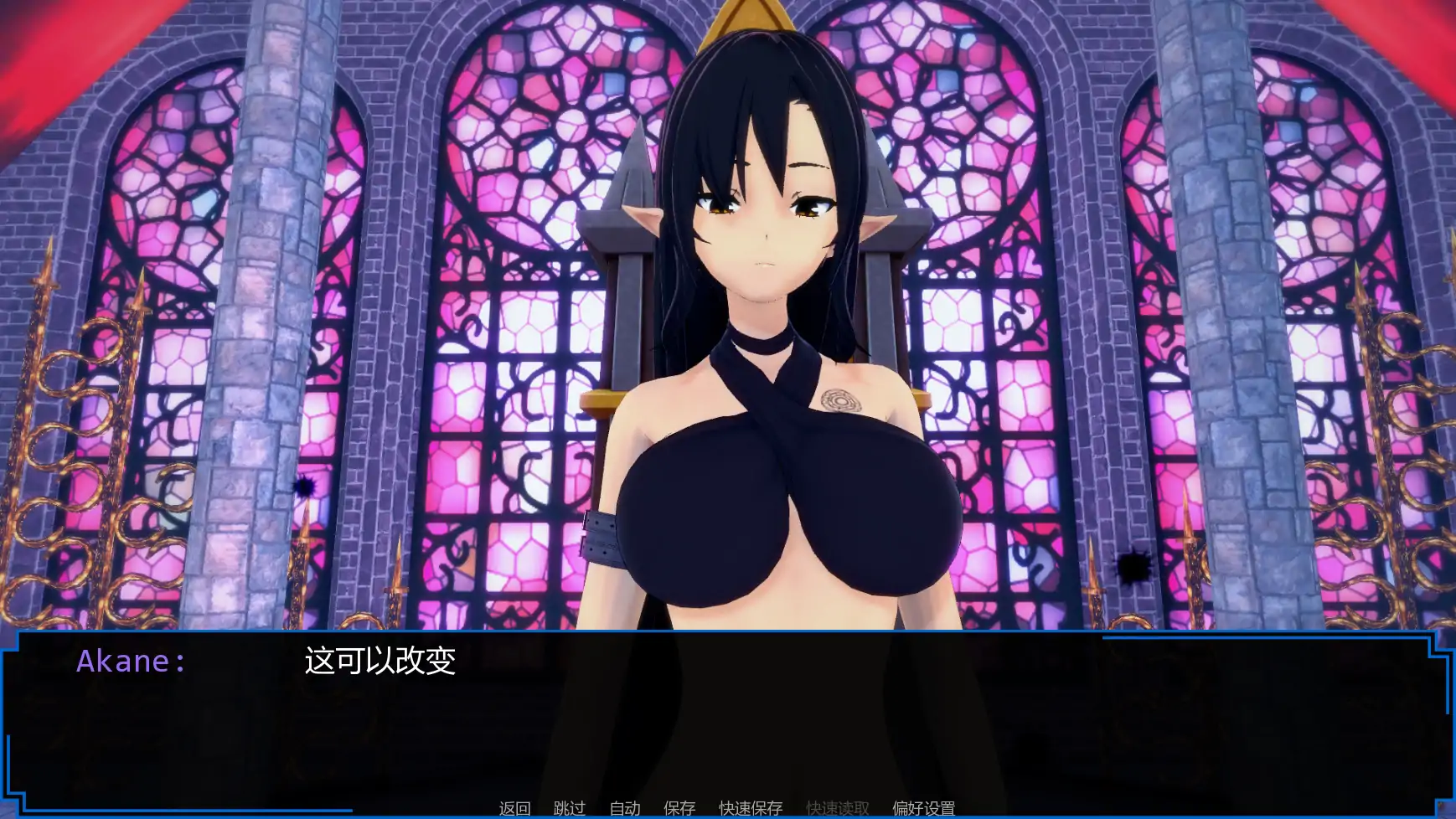The width and height of the screenshot is (1456, 819).
Task: Click the center stained glass window
Action: (519, 251)
